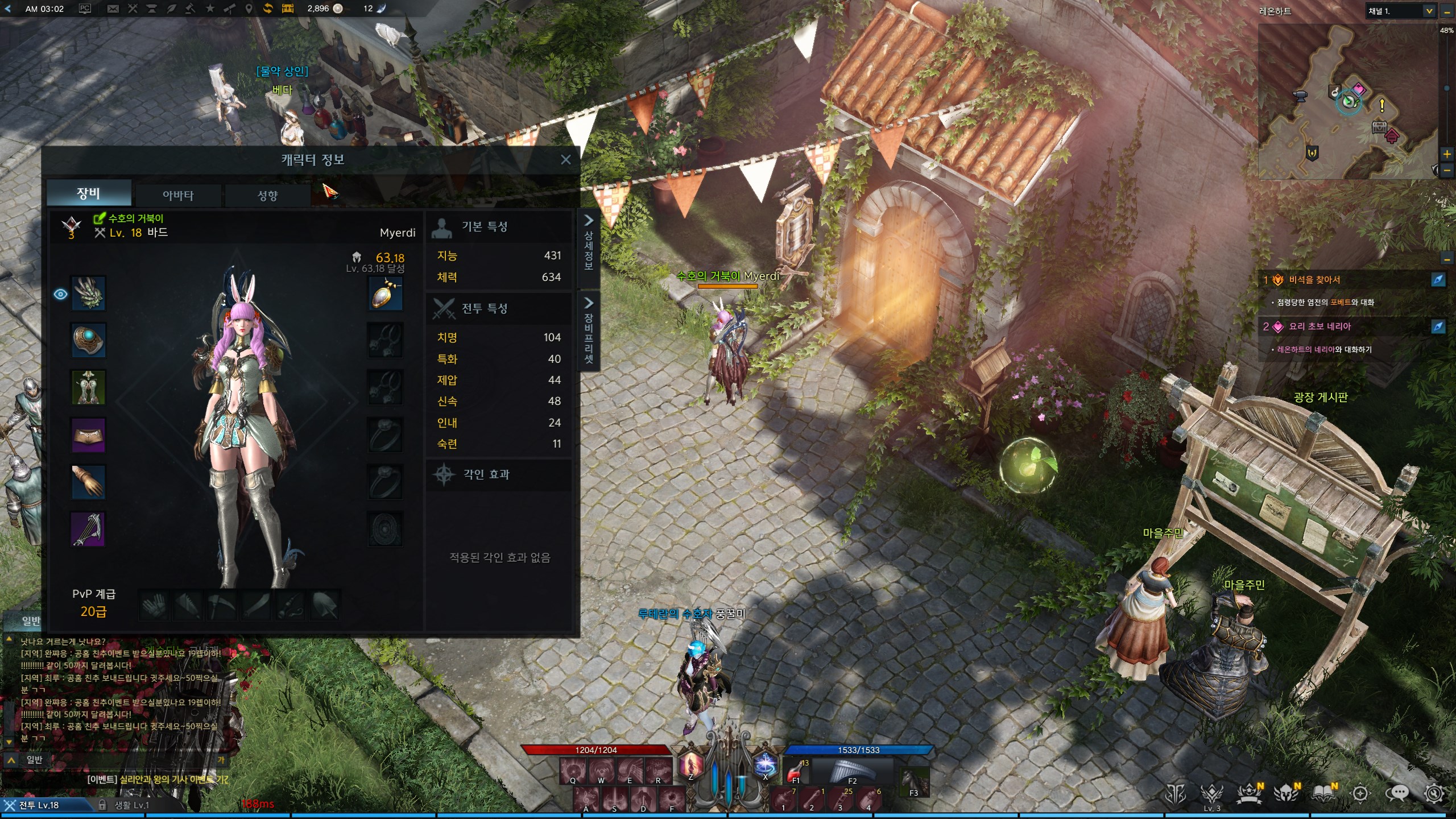
Task: Select the equipped necklace slot
Action: [386, 293]
